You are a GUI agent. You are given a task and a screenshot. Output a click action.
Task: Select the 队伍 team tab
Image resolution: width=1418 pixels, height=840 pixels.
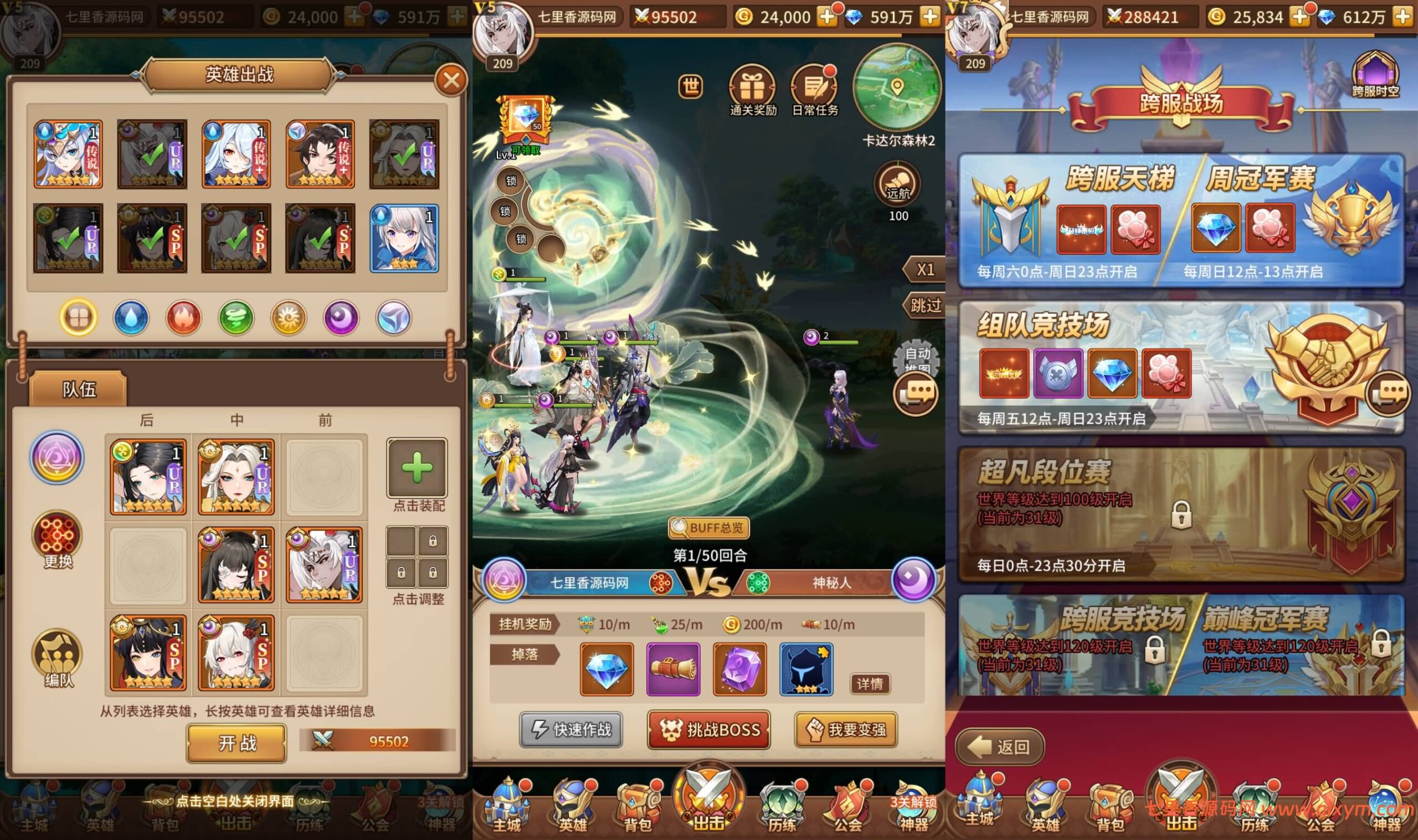[x=79, y=389]
